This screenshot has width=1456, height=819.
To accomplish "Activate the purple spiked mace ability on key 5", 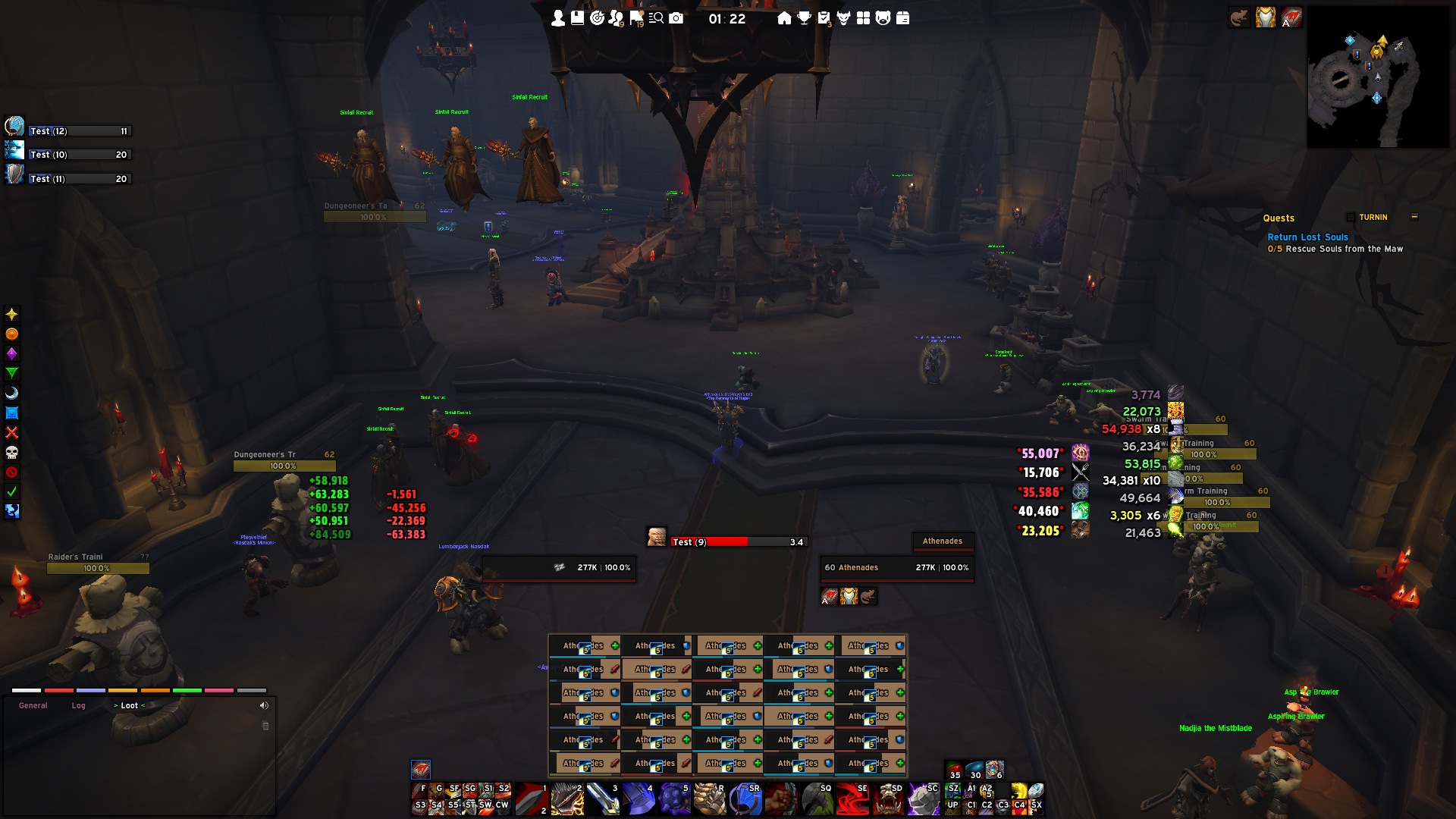I will coord(674,799).
